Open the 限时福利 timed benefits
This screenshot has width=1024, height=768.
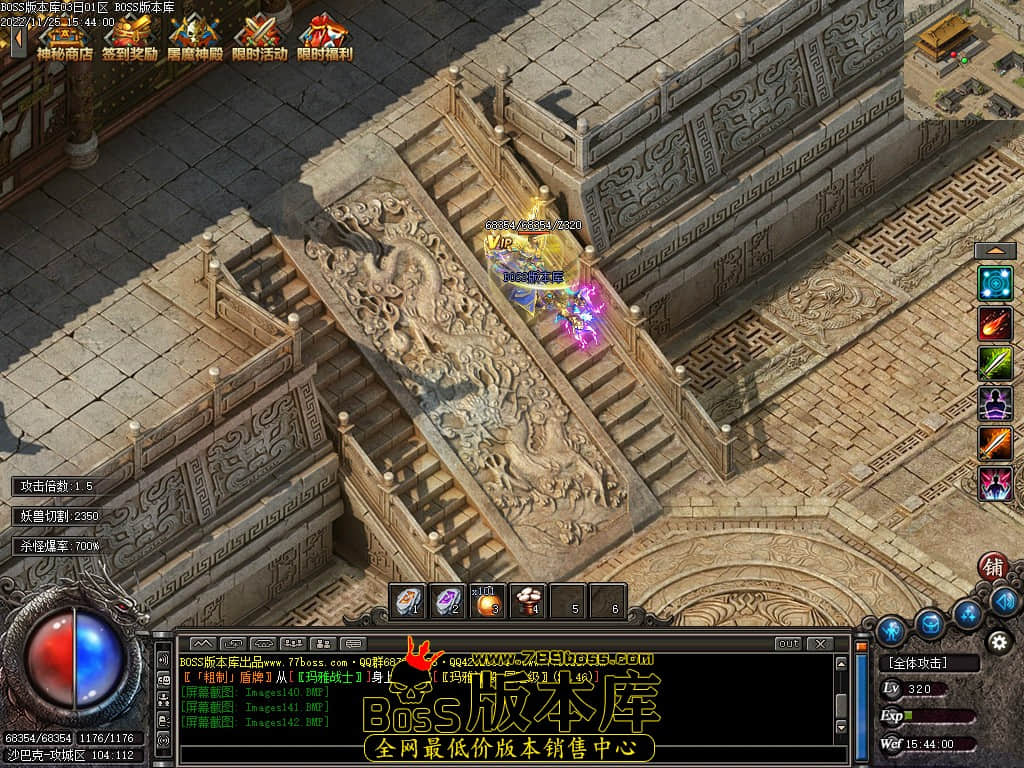click(324, 37)
